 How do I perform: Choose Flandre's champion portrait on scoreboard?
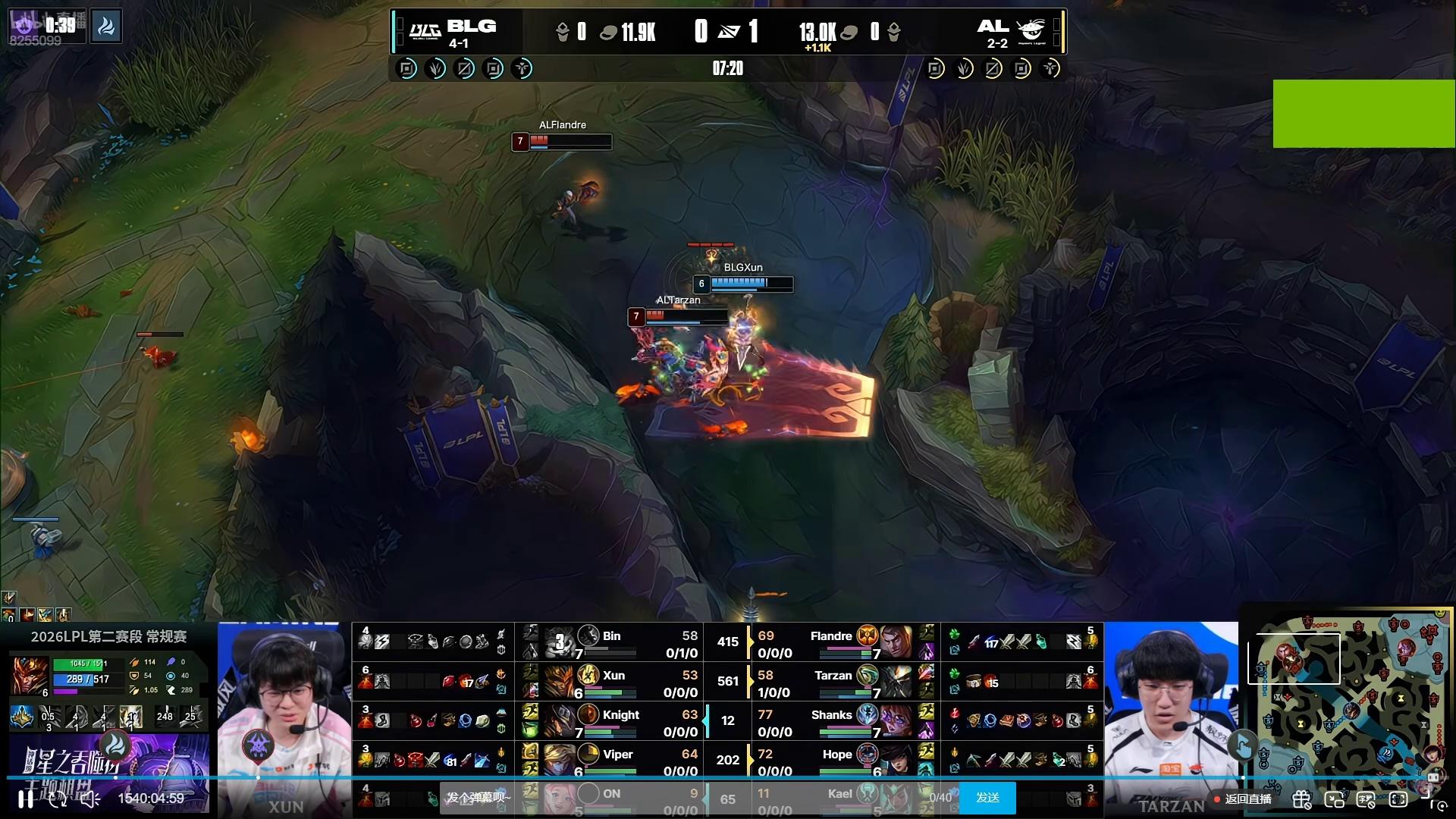point(896,642)
